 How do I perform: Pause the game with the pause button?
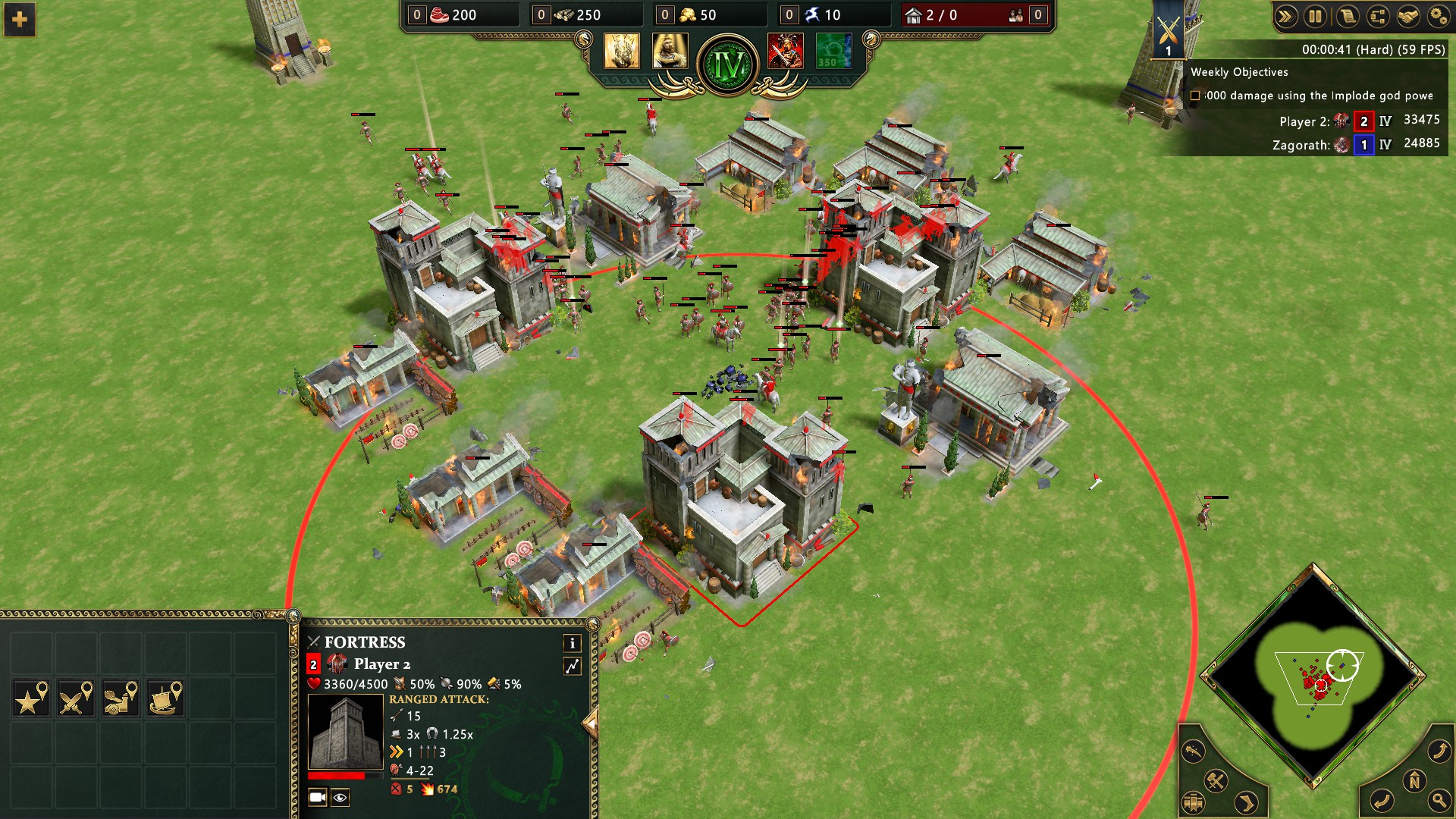tap(1316, 17)
